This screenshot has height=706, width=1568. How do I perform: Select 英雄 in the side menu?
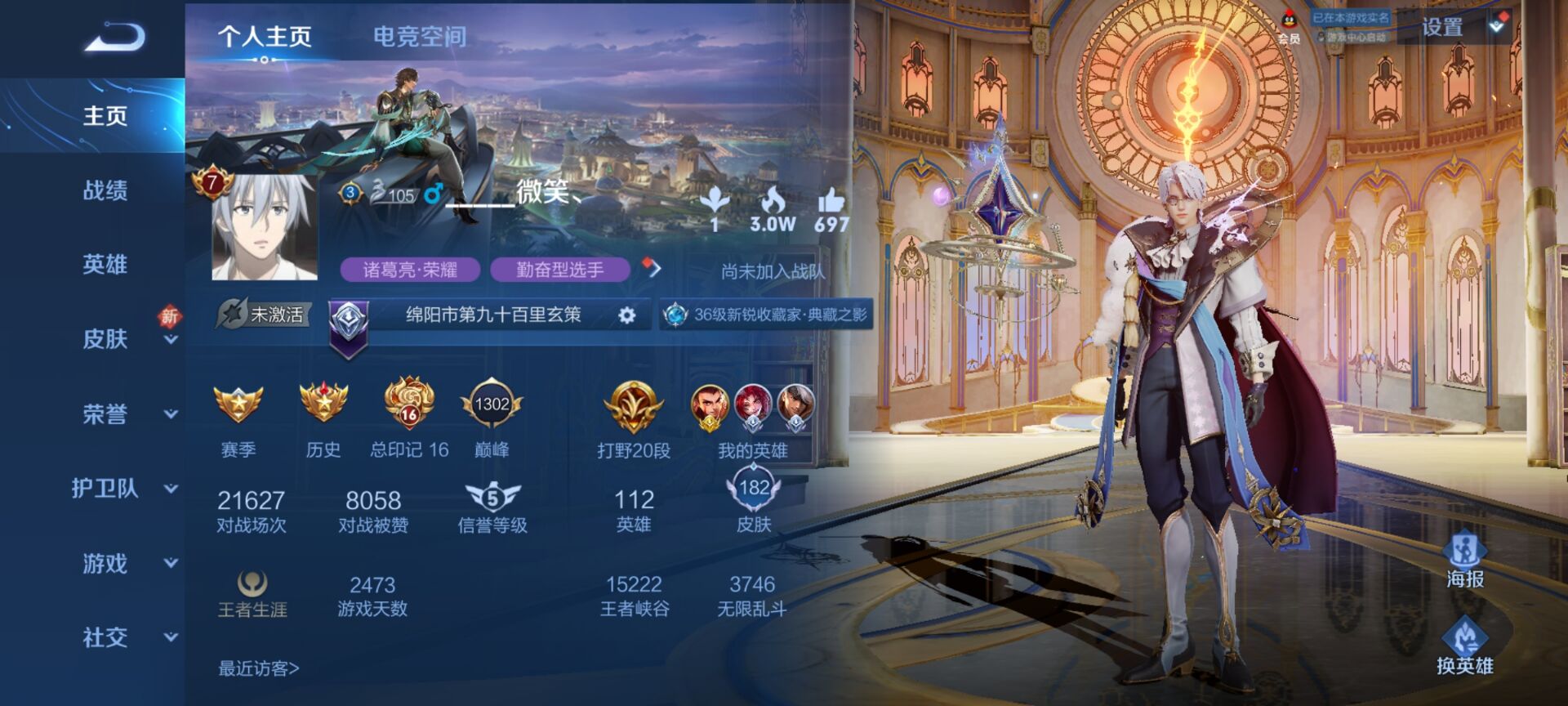point(105,265)
